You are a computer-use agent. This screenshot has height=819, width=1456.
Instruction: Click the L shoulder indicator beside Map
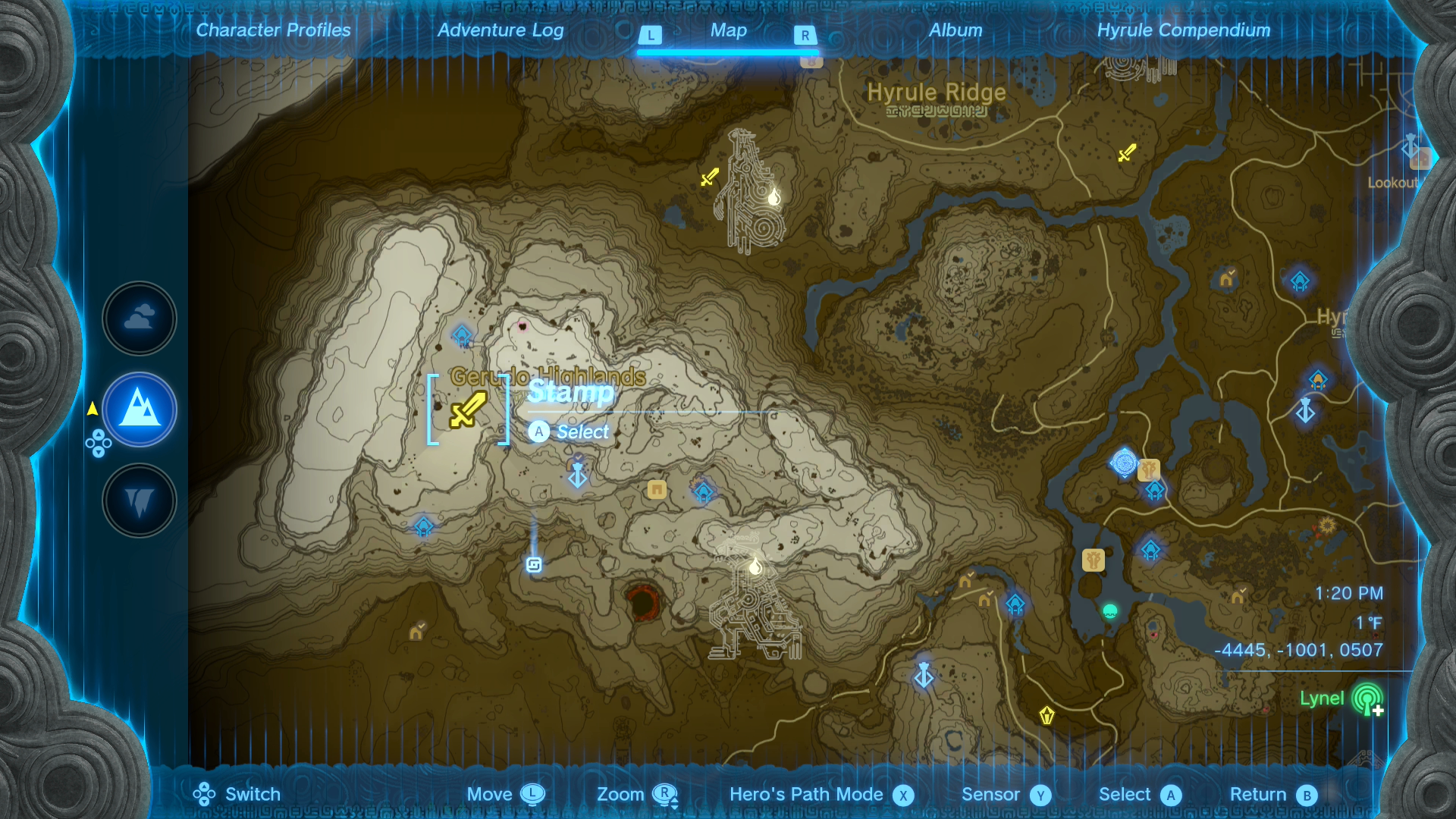tap(650, 34)
